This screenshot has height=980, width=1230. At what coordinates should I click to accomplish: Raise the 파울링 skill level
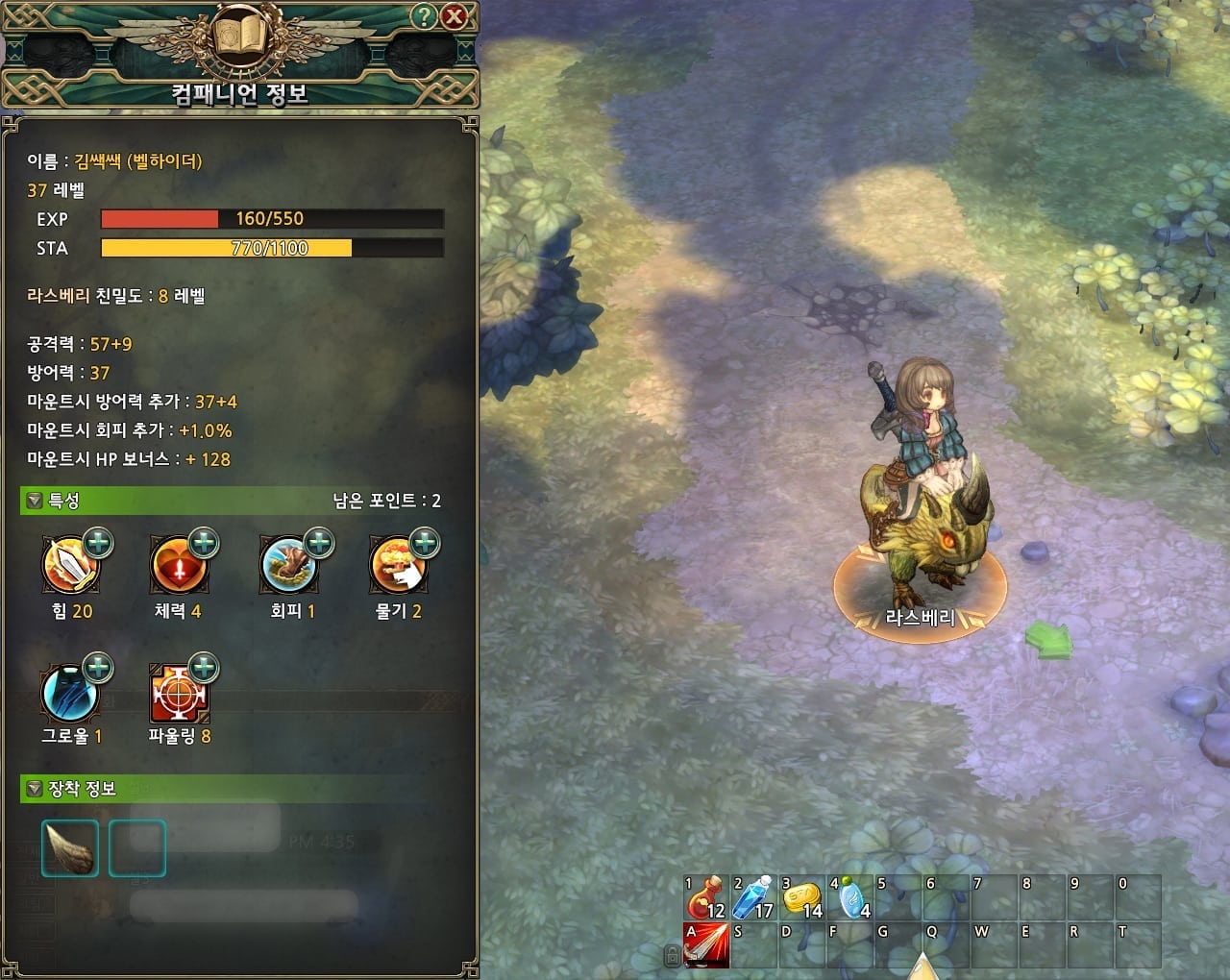[x=204, y=667]
